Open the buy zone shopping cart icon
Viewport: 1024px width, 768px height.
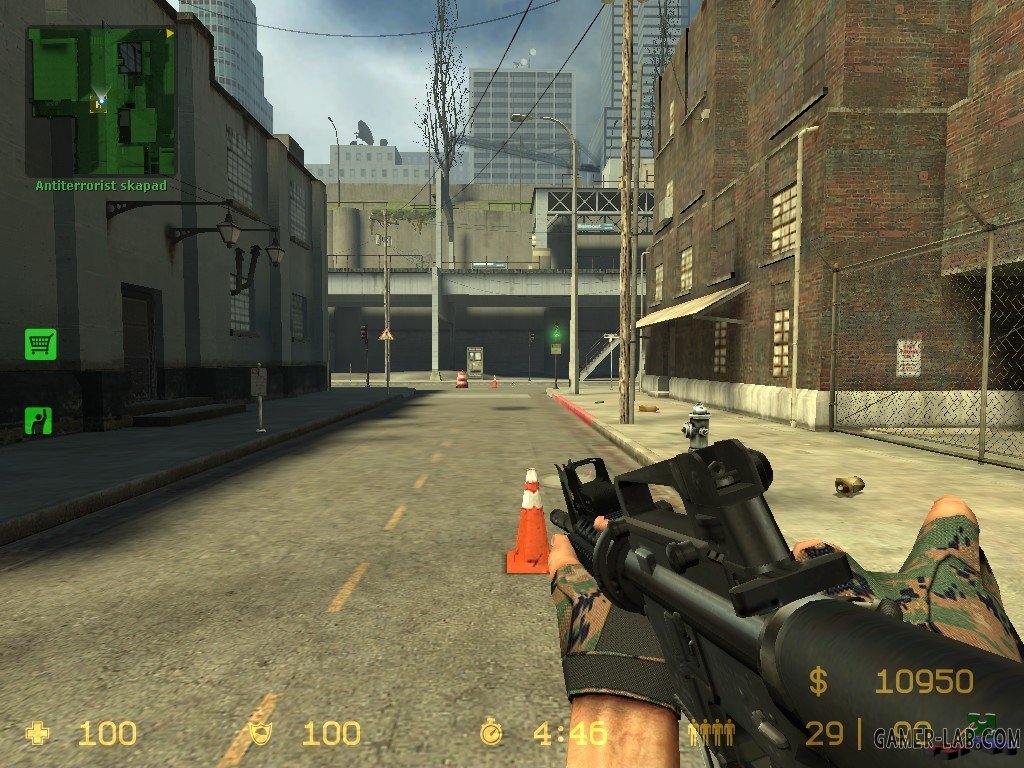(x=41, y=345)
